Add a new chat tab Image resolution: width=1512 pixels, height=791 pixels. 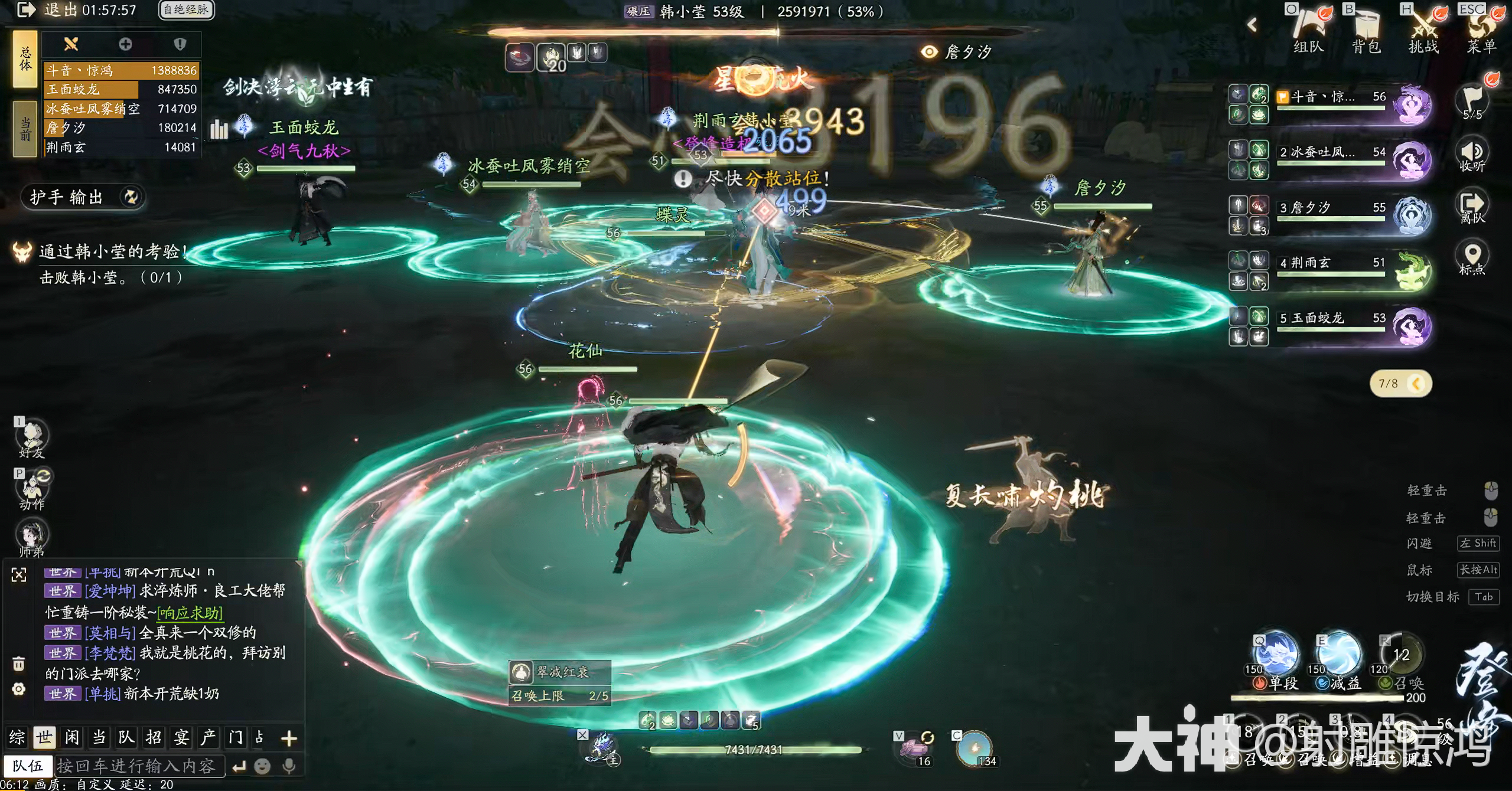[x=289, y=738]
